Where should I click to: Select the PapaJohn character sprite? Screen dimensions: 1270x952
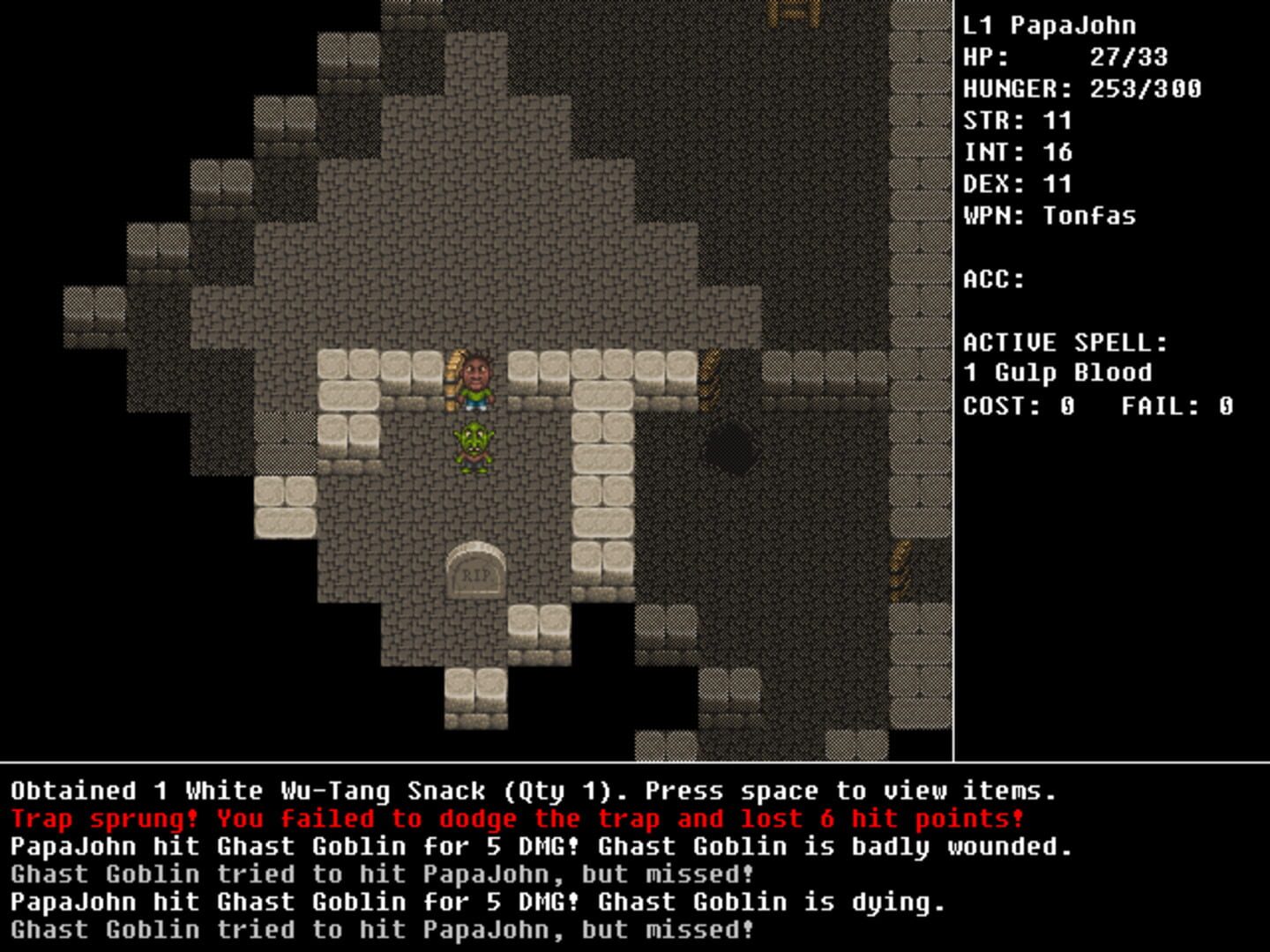click(x=474, y=379)
